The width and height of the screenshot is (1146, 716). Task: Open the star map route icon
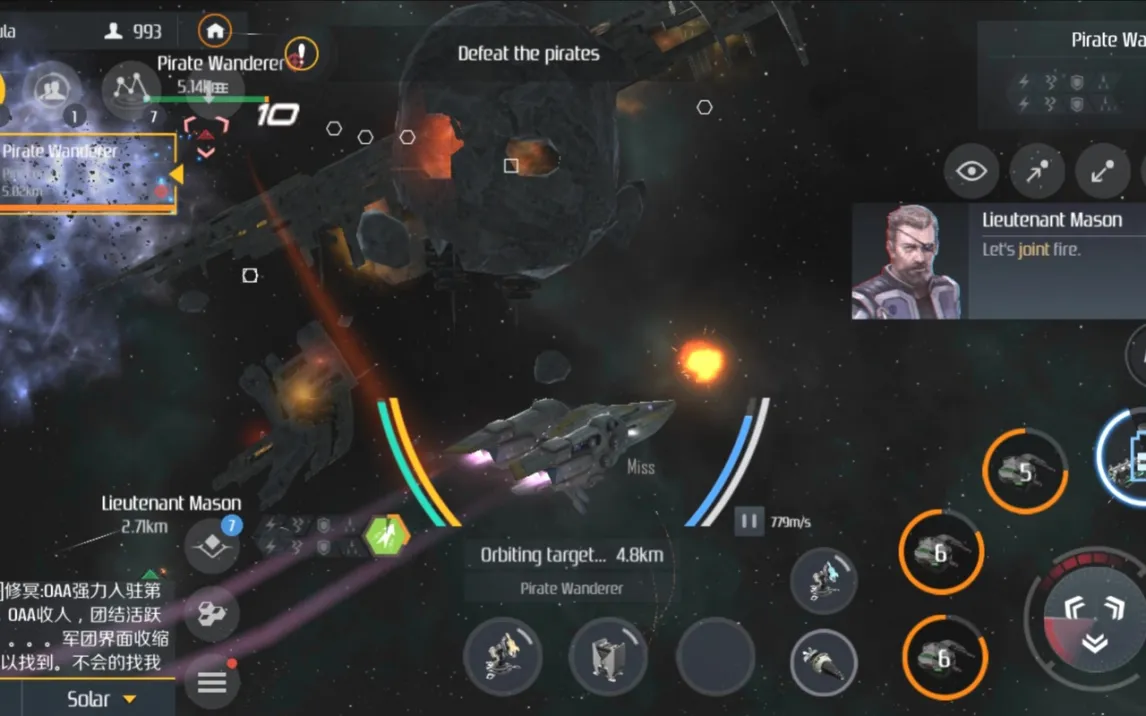(130, 89)
